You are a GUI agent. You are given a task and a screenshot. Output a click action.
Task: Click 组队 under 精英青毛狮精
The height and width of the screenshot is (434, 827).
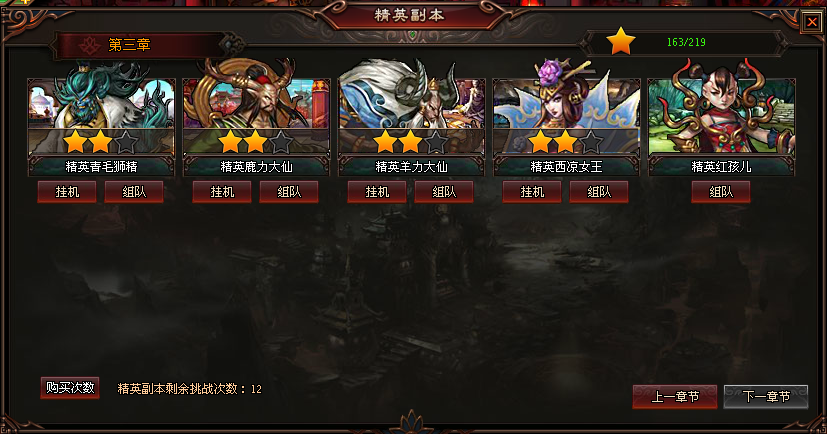click(x=134, y=192)
